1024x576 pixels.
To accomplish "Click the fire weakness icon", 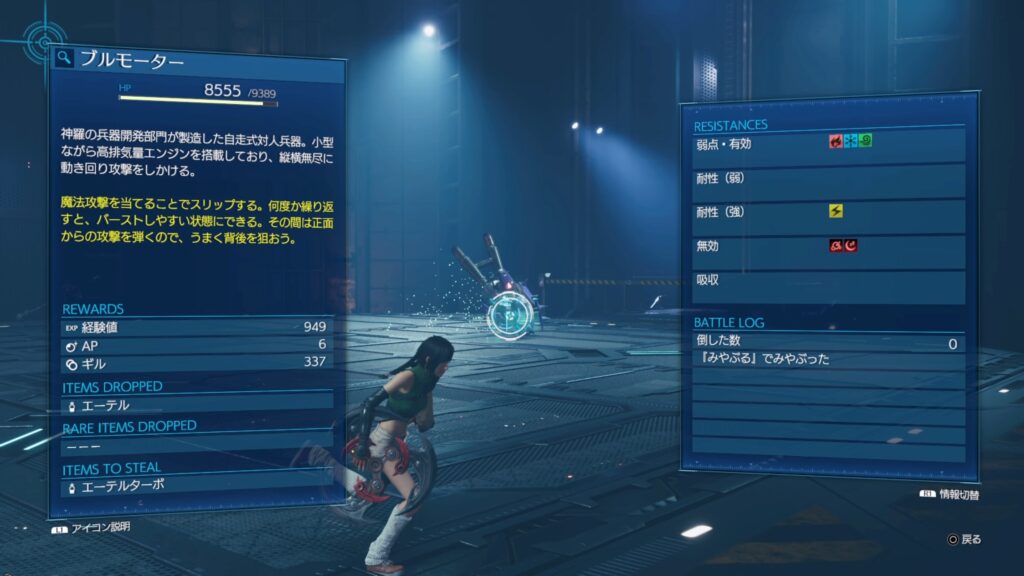I will tap(835, 142).
